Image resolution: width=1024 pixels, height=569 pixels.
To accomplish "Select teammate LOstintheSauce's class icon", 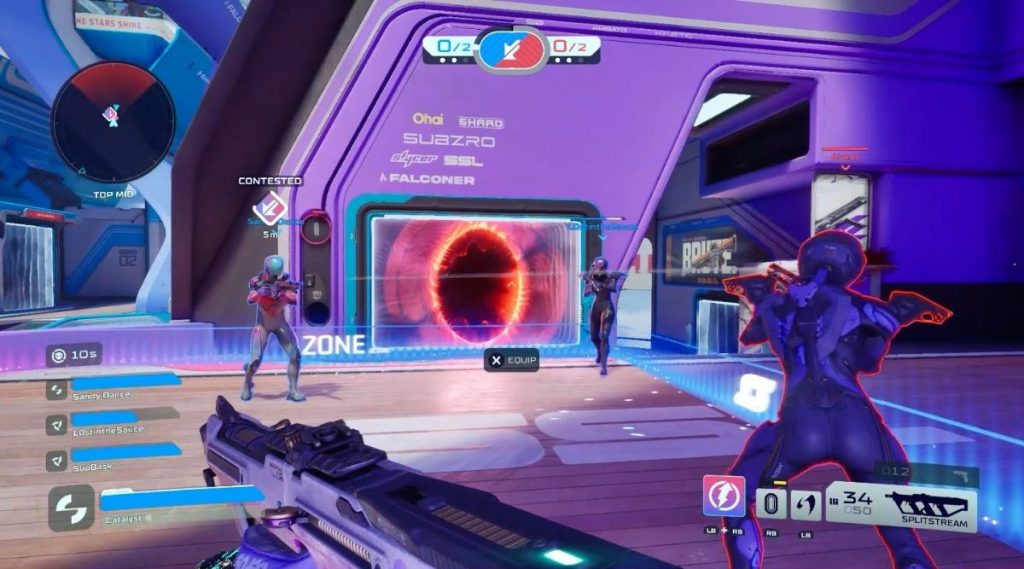I will [x=57, y=424].
